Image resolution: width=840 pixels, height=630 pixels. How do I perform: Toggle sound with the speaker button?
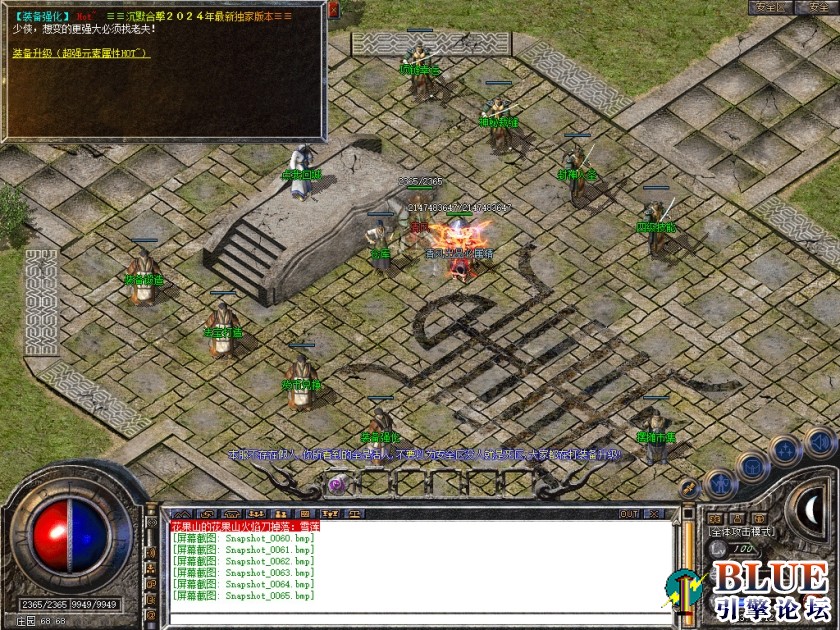point(820,441)
